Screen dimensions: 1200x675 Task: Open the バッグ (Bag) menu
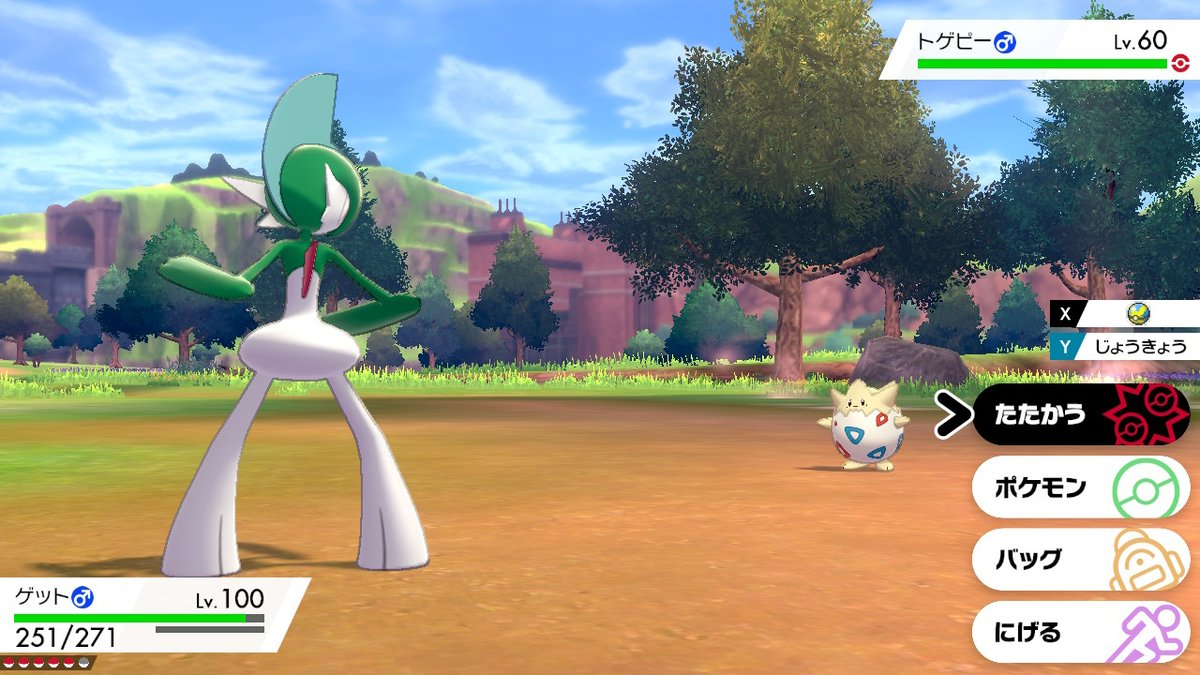coord(1080,559)
